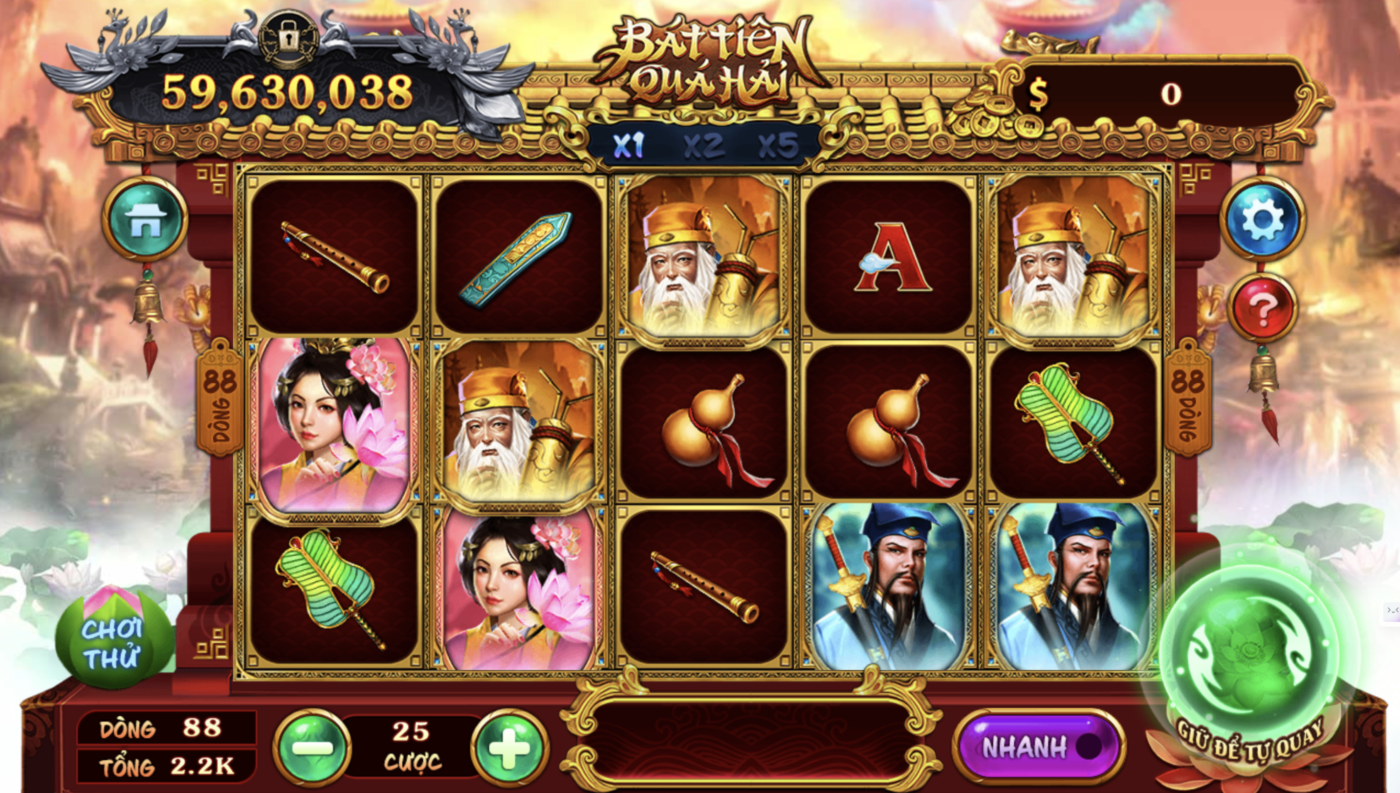
Task: Open the home lobby icon
Action: coord(145,218)
